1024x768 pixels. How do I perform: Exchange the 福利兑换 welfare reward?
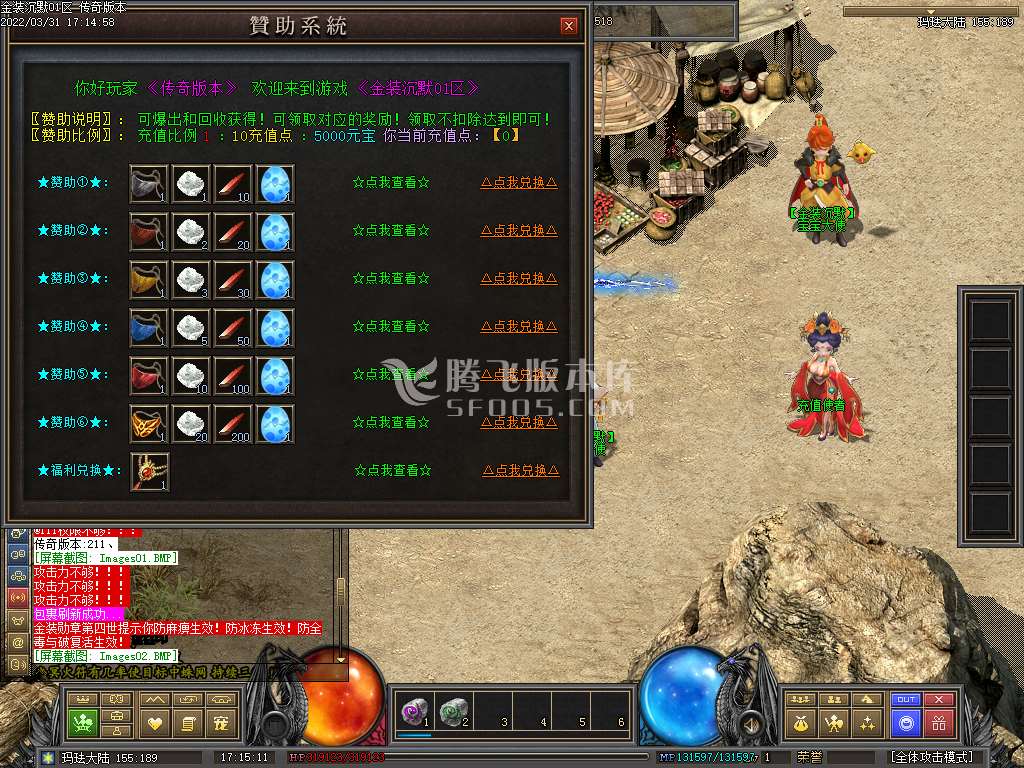[x=519, y=471]
